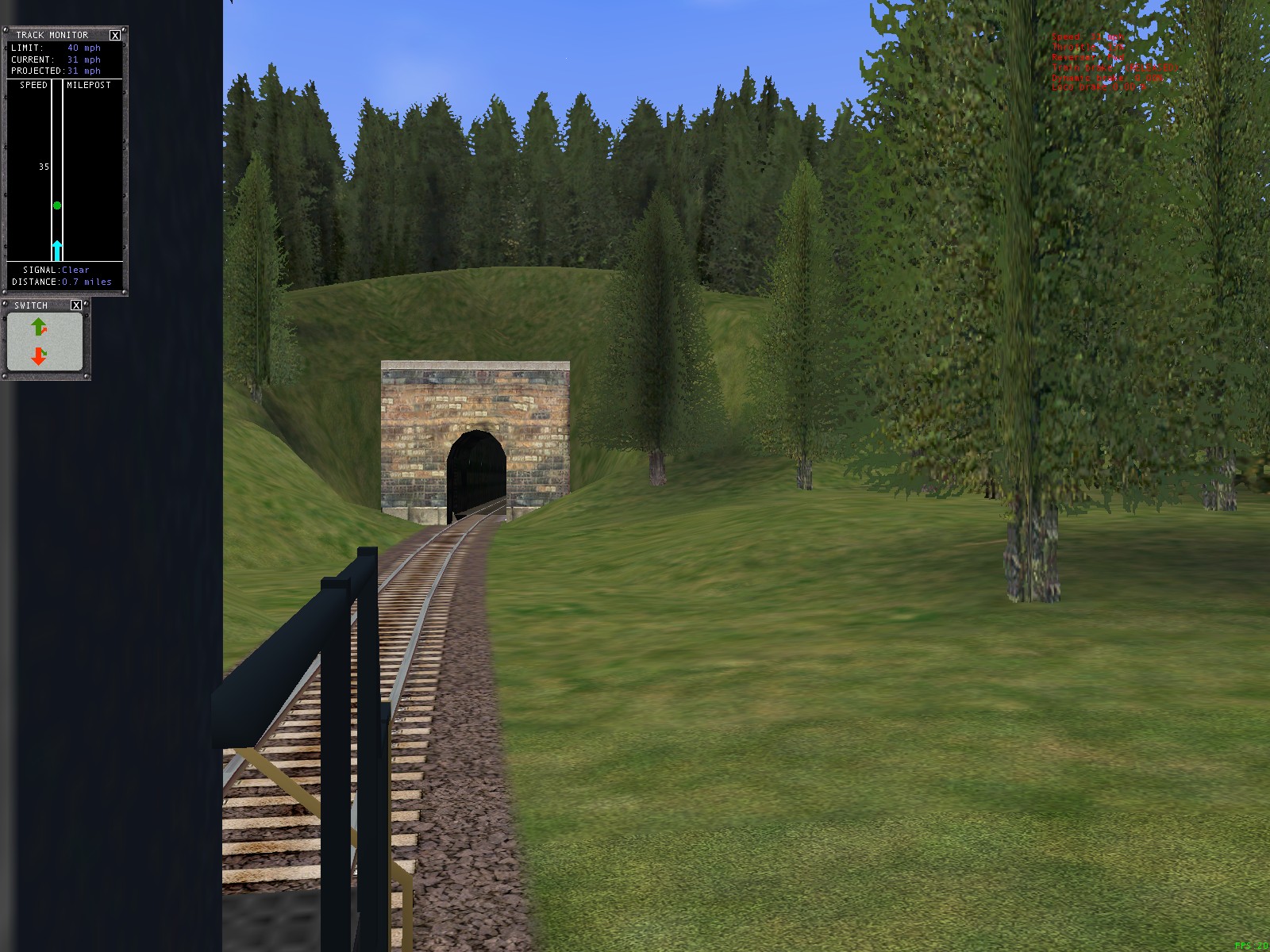Viewport: 1270px width, 952px height.
Task: Close the Switch window
Action: click(76, 305)
